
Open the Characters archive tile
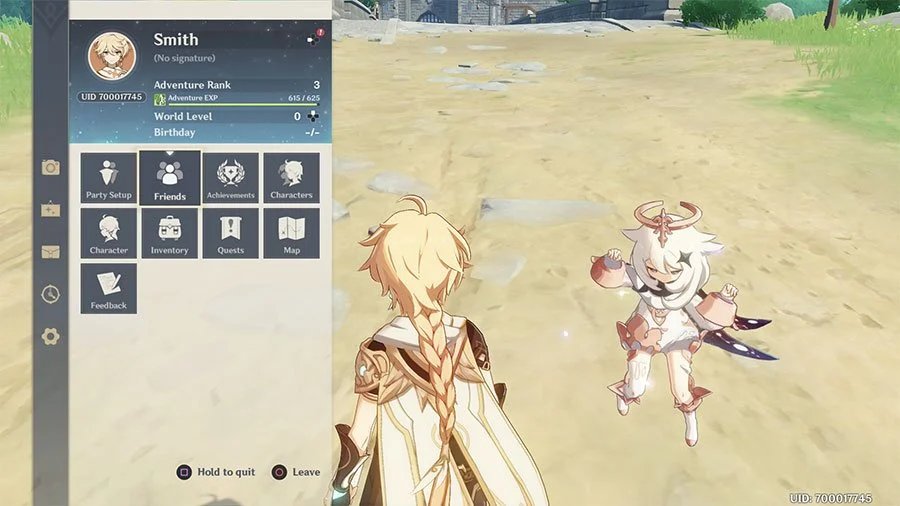pos(292,178)
